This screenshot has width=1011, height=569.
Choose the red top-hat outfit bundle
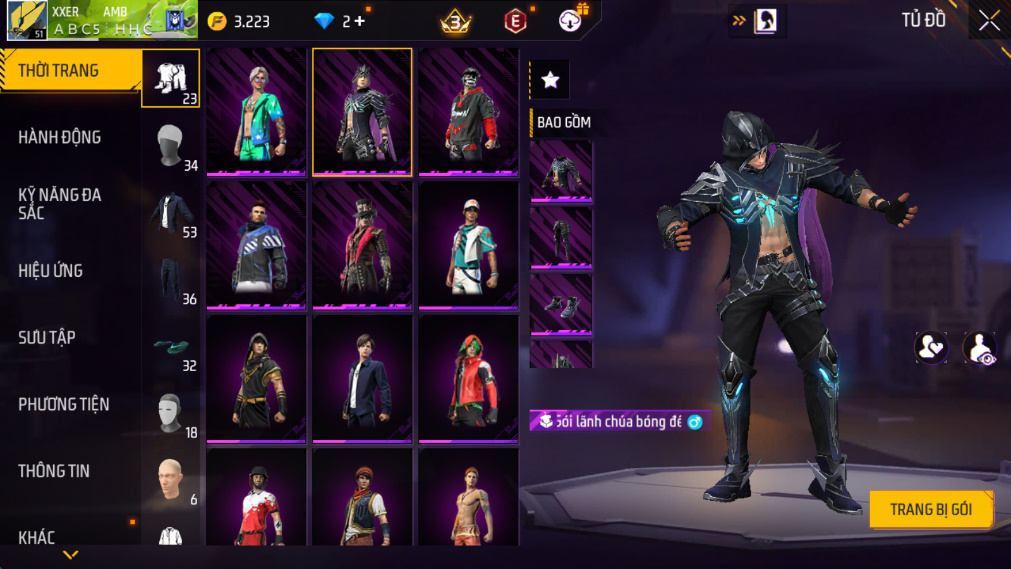pos(362,244)
